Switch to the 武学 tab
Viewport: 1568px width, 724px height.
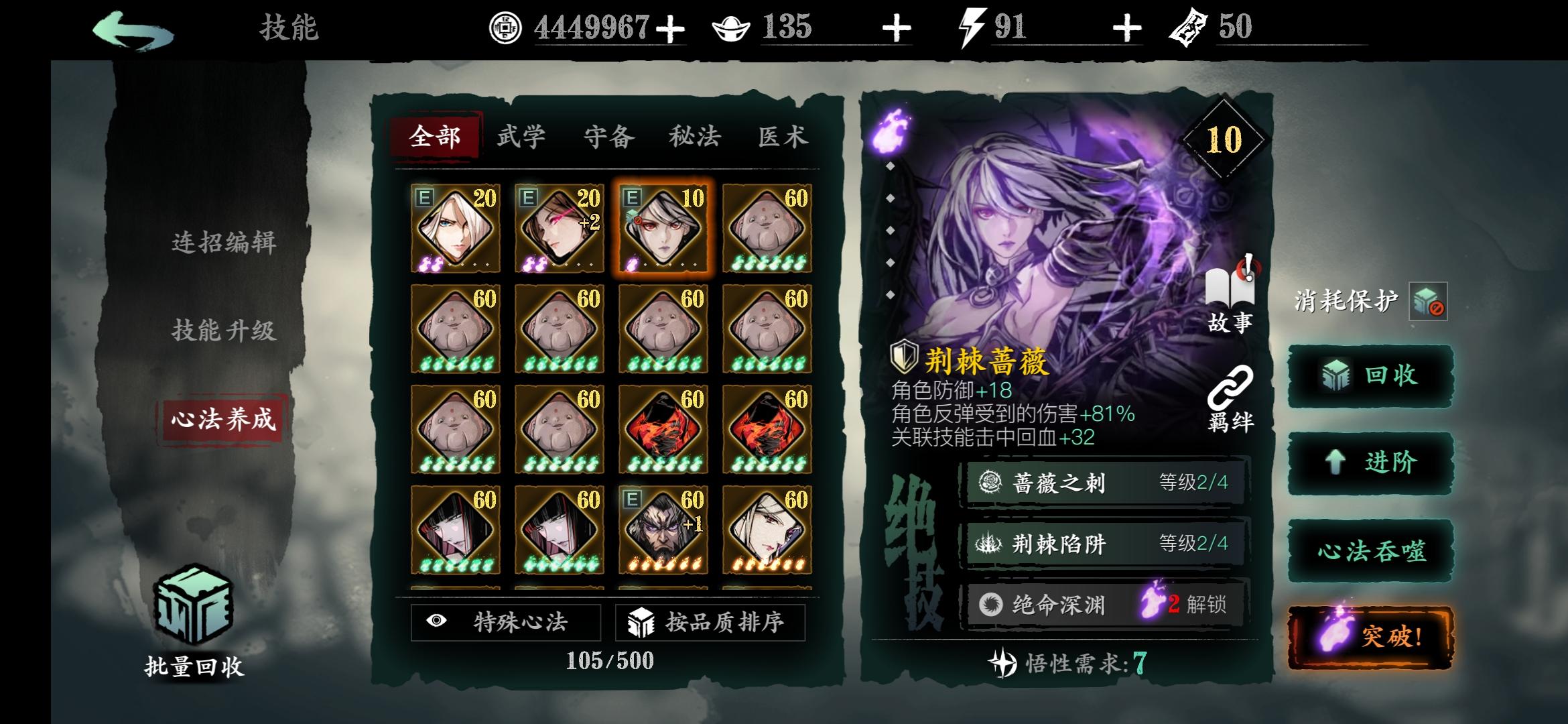click(x=521, y=135)
